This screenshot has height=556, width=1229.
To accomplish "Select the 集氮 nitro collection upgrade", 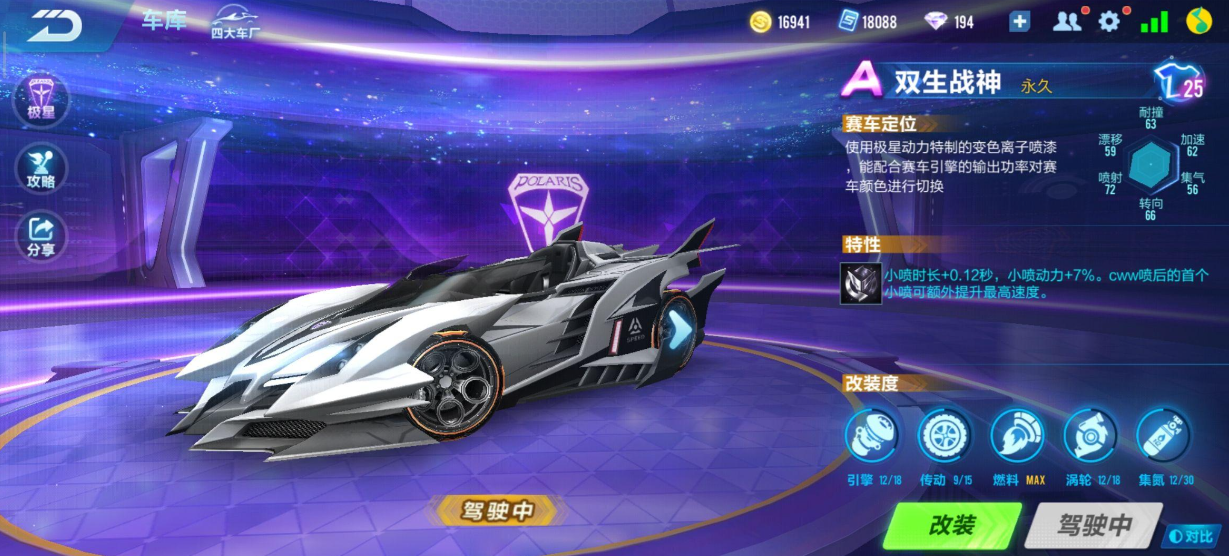I will [x=1164, y=437].
